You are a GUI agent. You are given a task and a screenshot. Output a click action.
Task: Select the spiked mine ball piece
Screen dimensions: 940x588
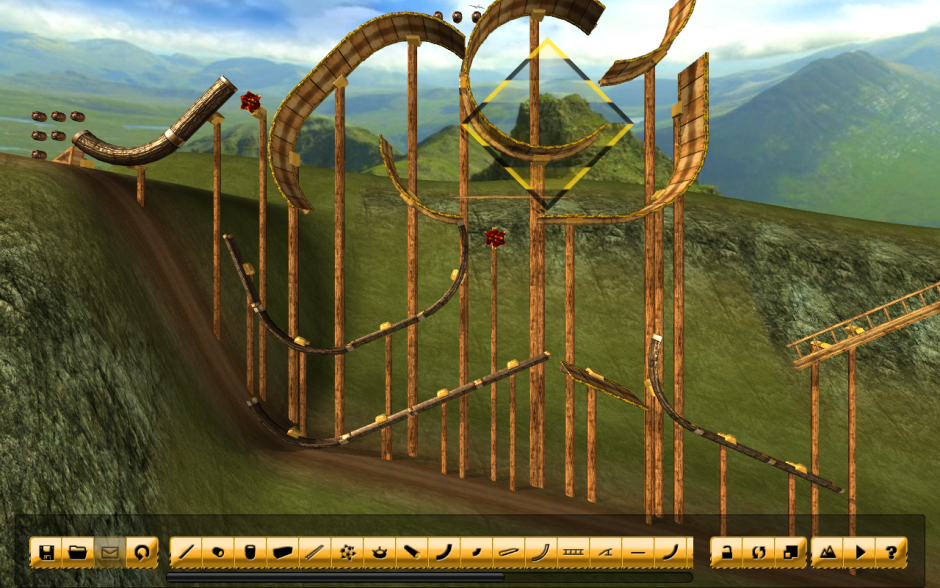coord(346,551)
